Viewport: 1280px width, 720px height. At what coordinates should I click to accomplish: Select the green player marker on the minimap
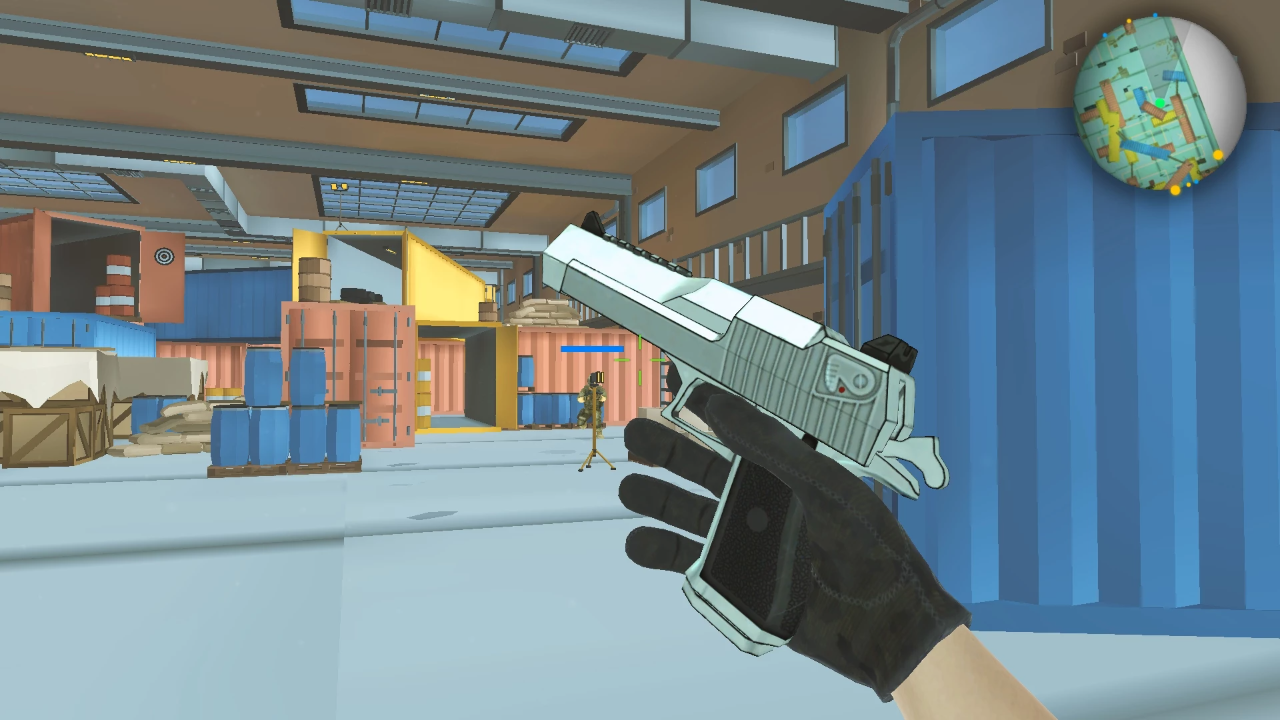pos(1160,102)
